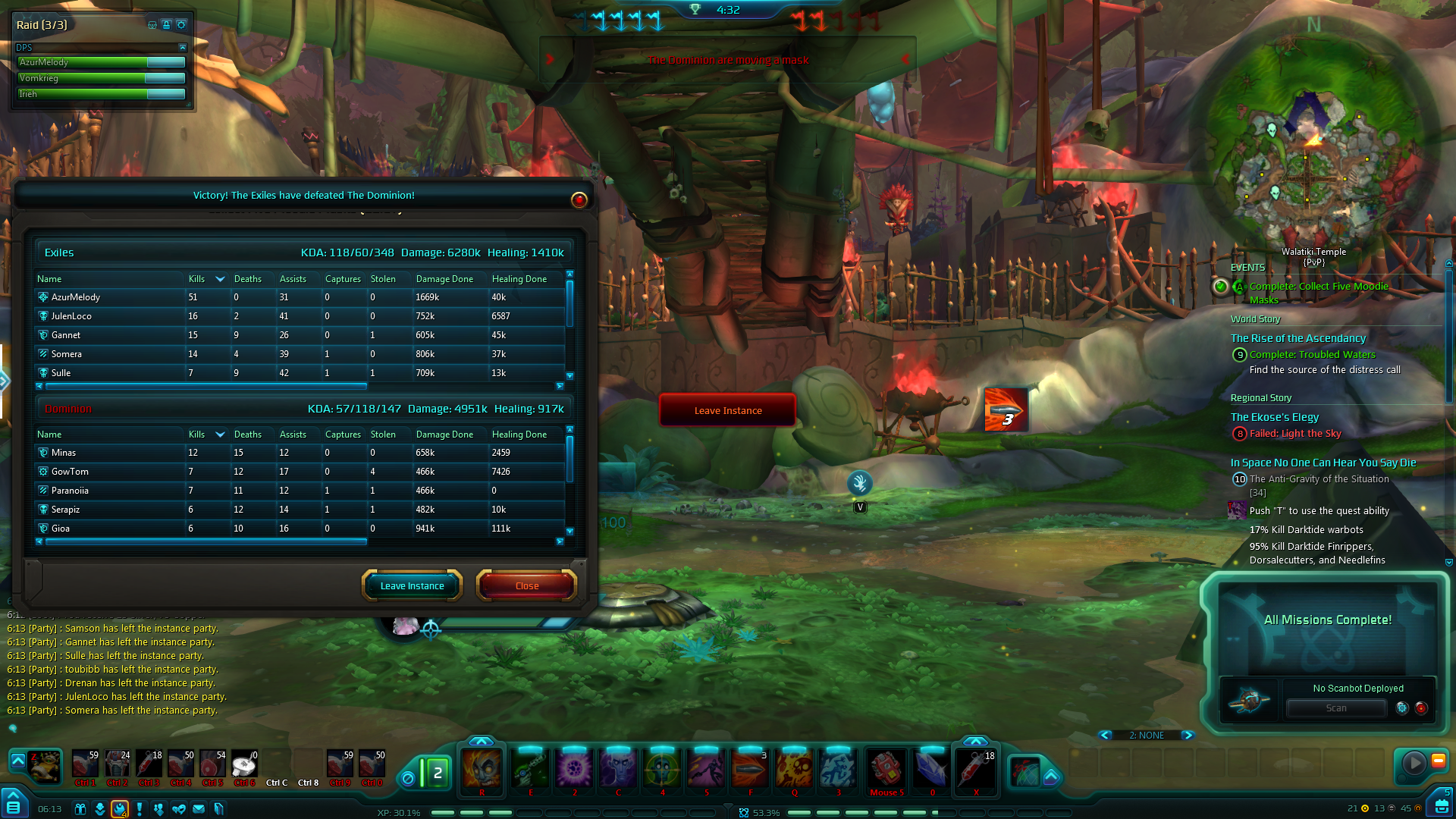Image resolution: width=1456 pixels, height=819 pixels.
Task: Sort Exiles team by Damage Done column
Action: 444,279
